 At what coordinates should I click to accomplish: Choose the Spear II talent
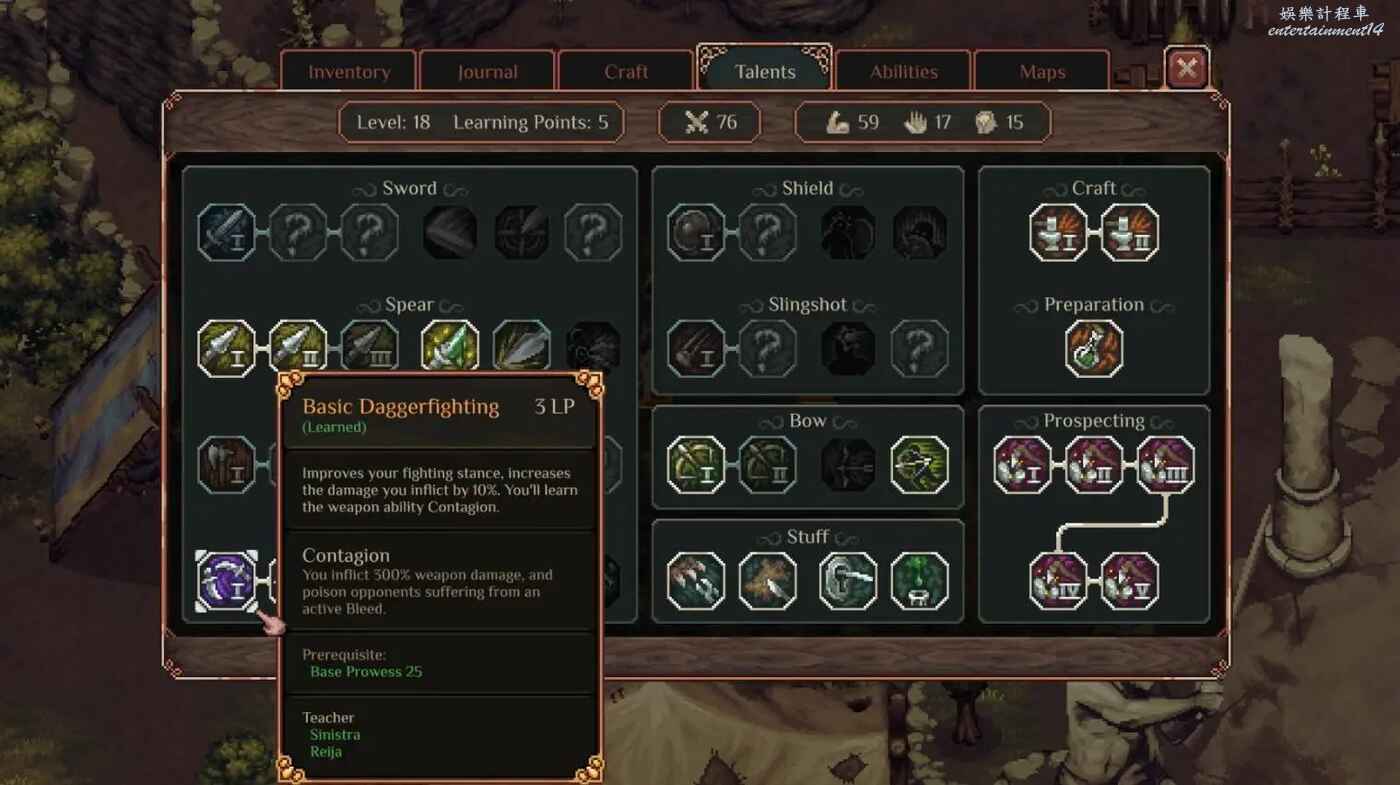tap(298, 349)
